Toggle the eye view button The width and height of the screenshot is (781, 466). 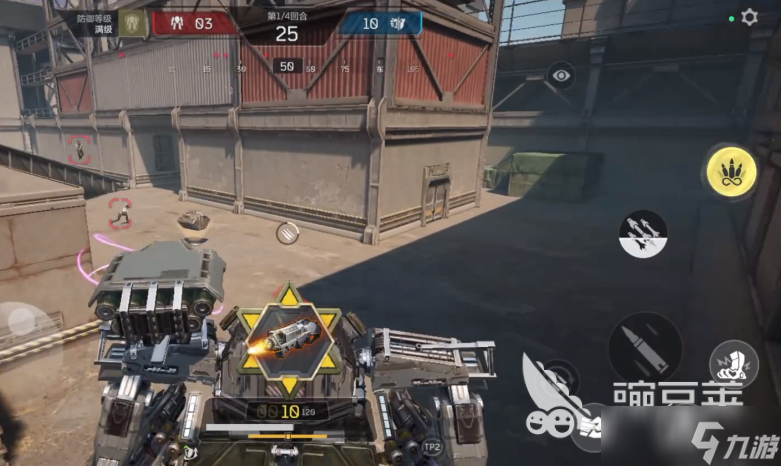tap(561, 75)
